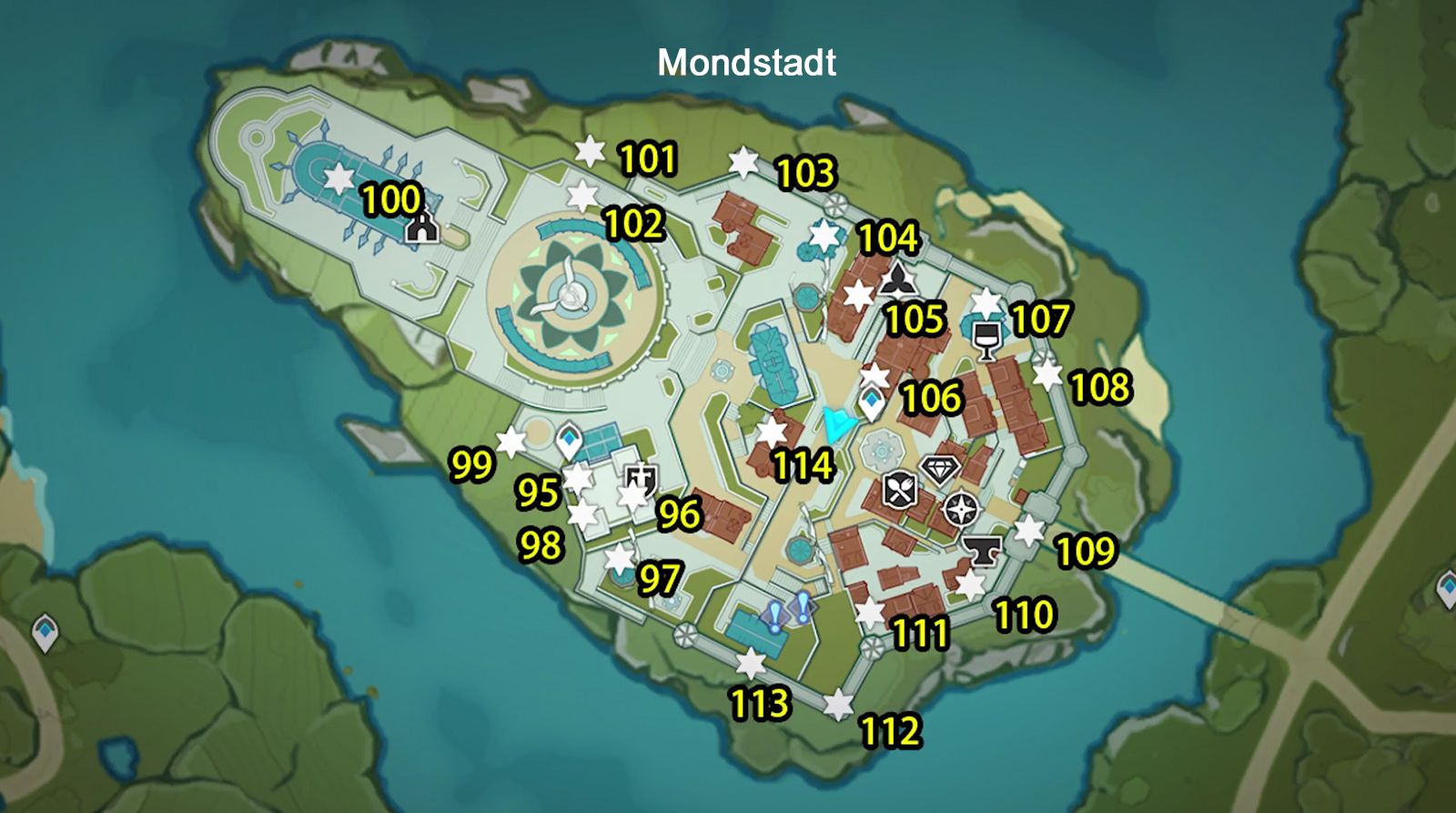Select star marker 114 beside the plaza

tap(773, 433)
